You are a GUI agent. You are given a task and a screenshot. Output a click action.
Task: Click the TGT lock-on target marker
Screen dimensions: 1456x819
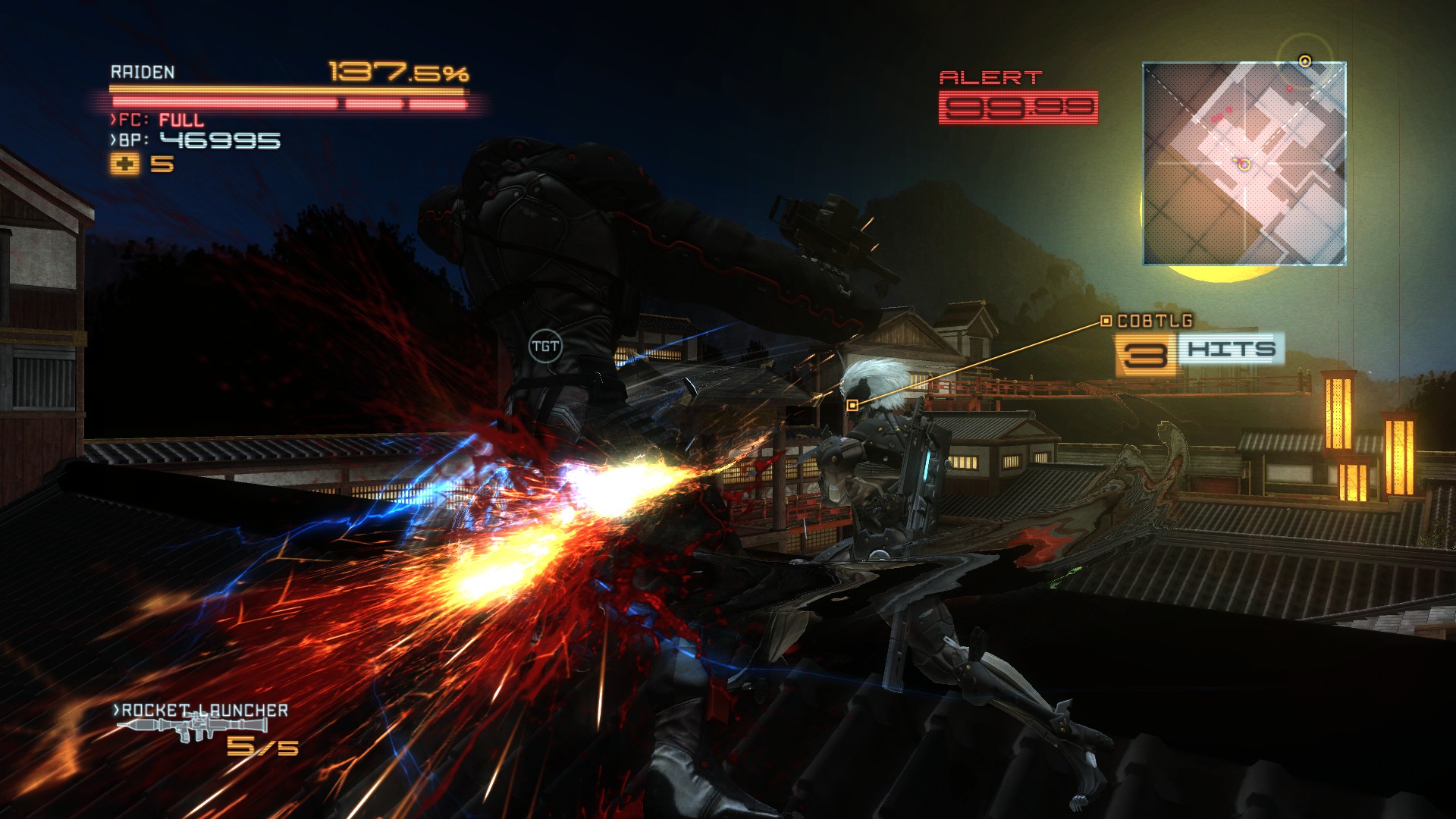[x=545, y=347]
